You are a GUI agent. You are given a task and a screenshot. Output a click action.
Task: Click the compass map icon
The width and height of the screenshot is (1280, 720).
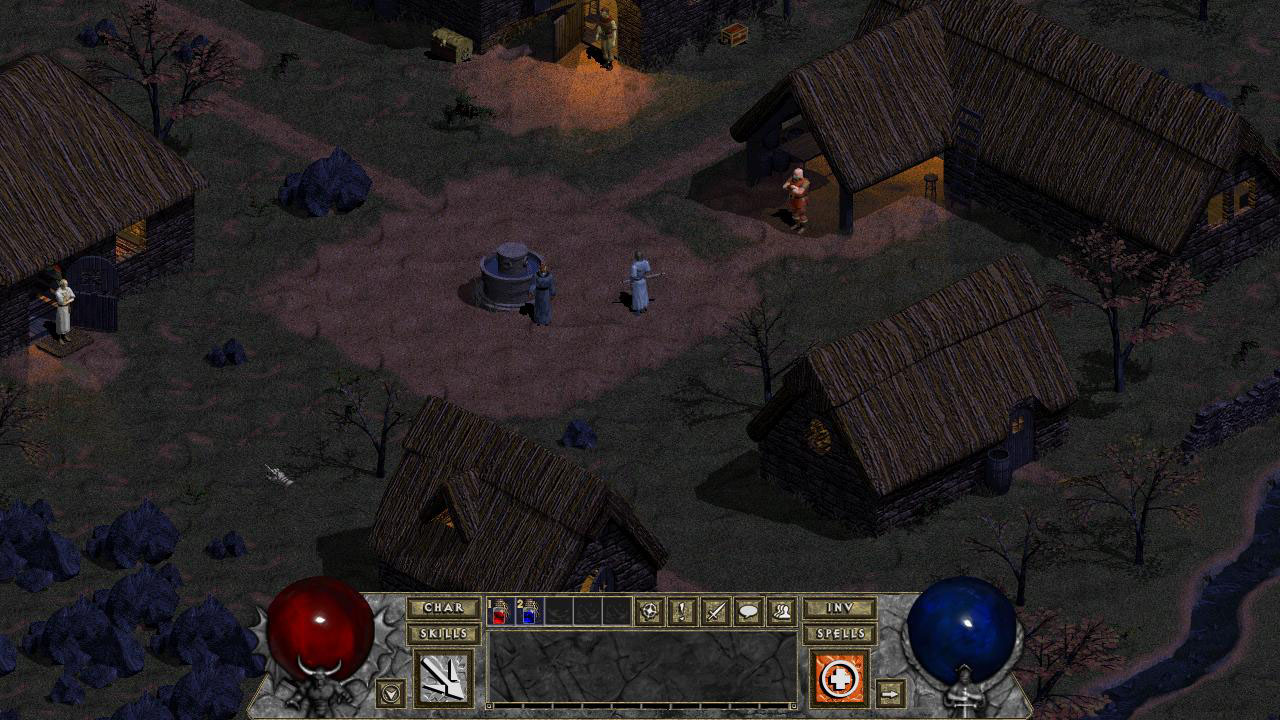650,611
